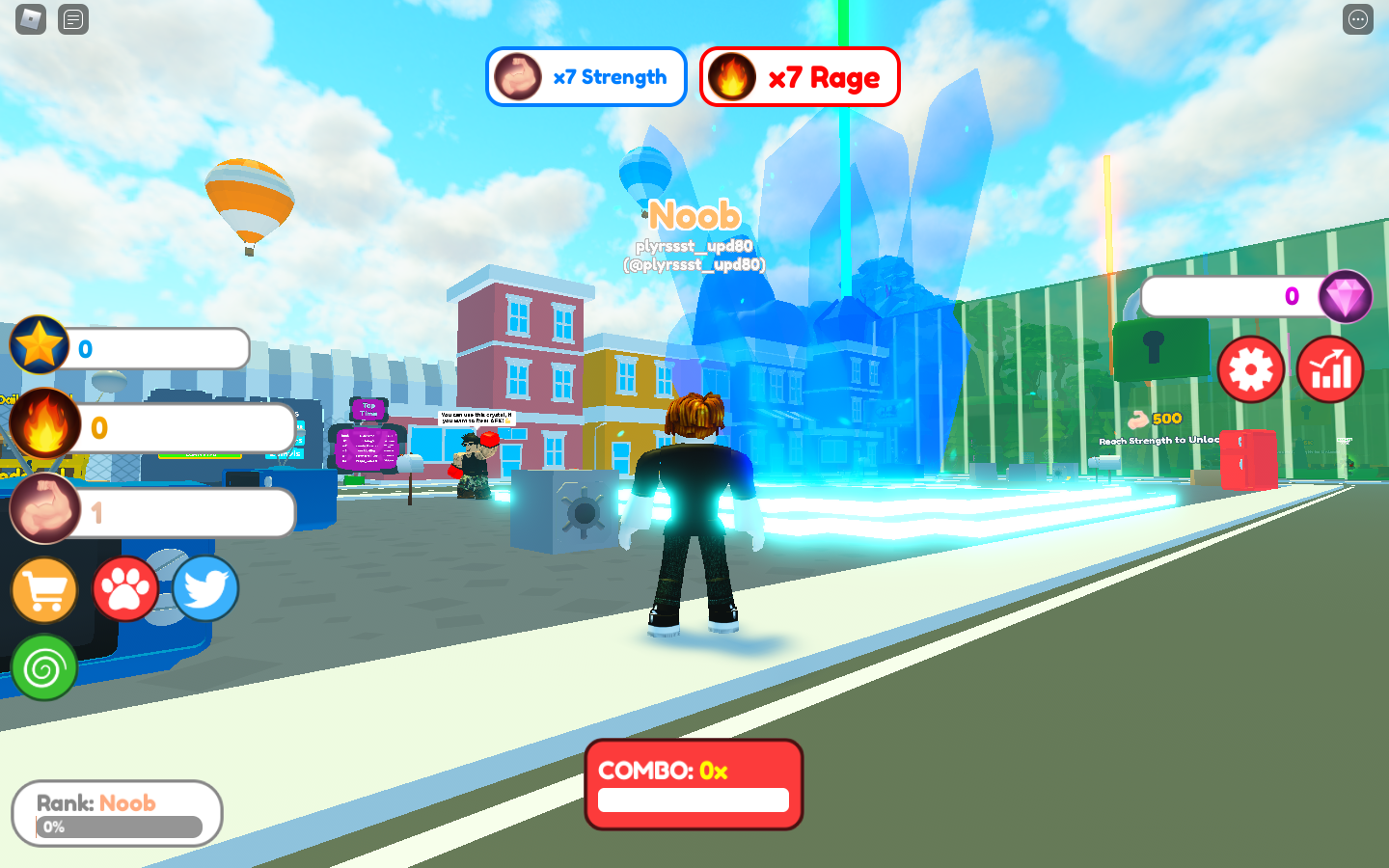
Task: Open leaderboards with the chart icon
Action: (x=1329, y=369)
